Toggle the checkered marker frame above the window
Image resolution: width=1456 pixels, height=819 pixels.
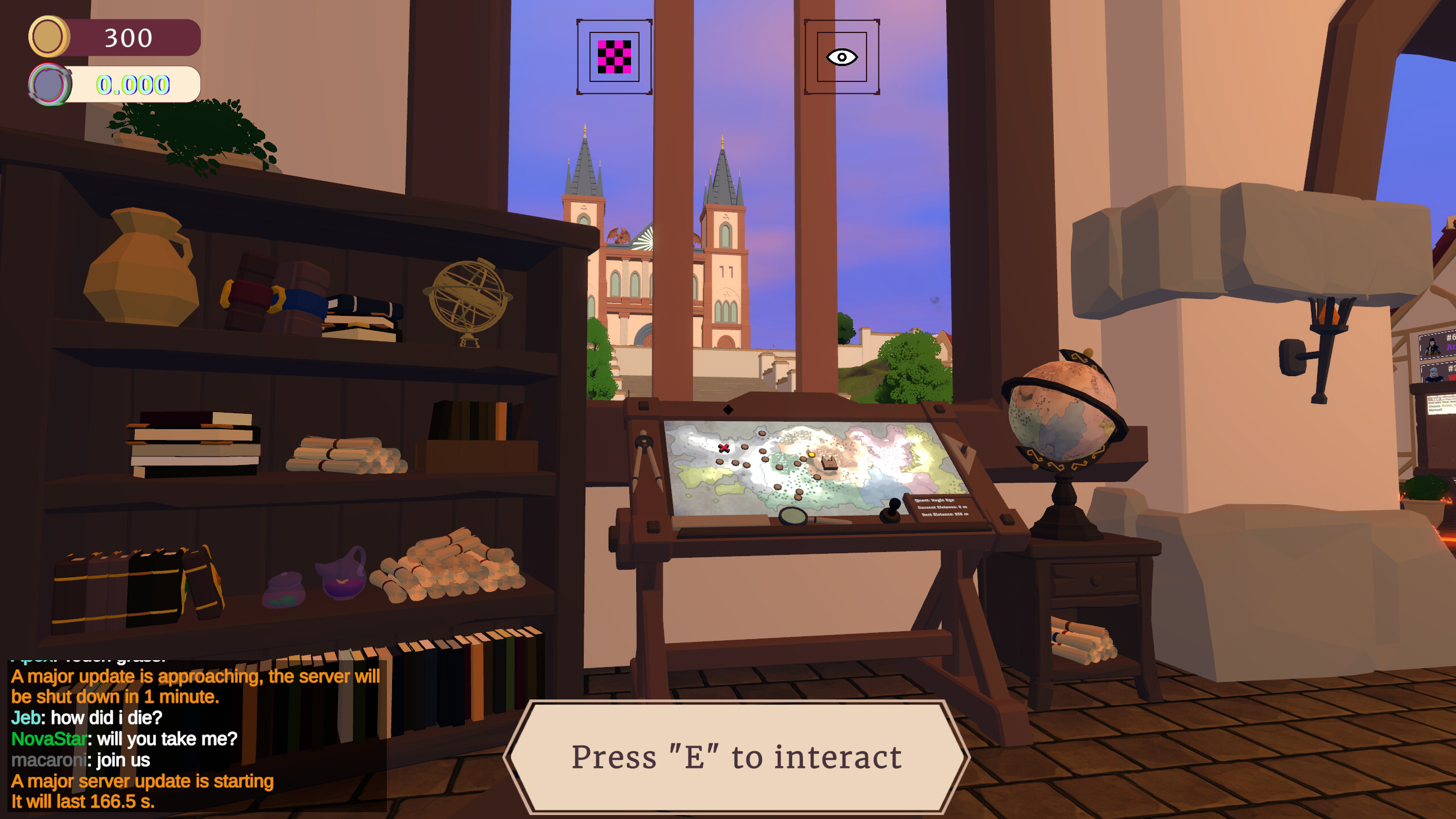pyautogui.click(x=613, y=57)
